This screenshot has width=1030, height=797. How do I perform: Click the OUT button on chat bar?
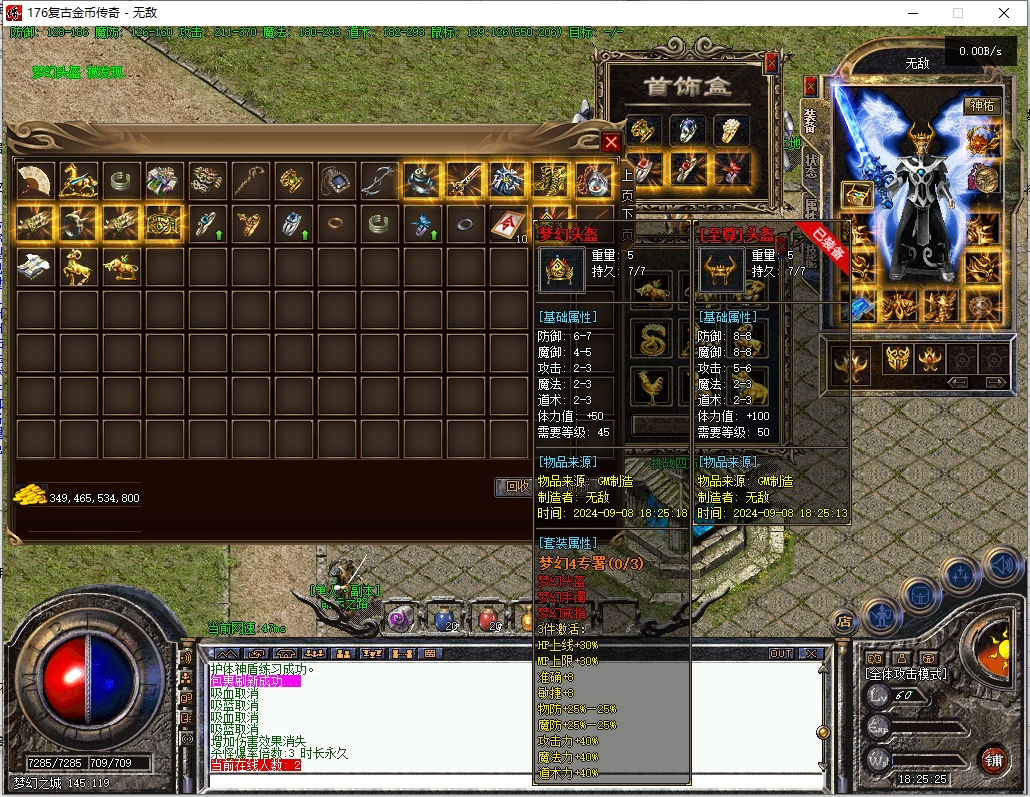(781, 653)
